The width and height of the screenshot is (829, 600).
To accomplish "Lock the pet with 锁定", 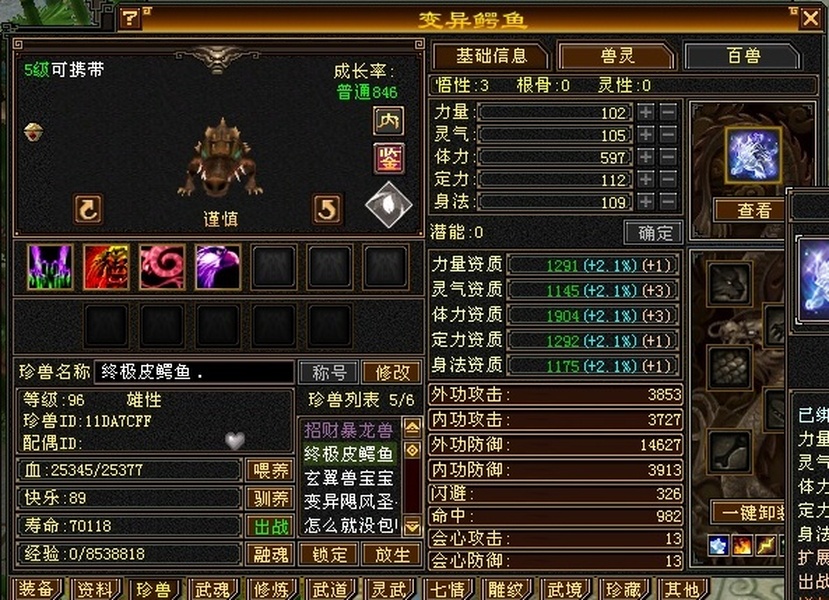I will [x=329, y=554].
